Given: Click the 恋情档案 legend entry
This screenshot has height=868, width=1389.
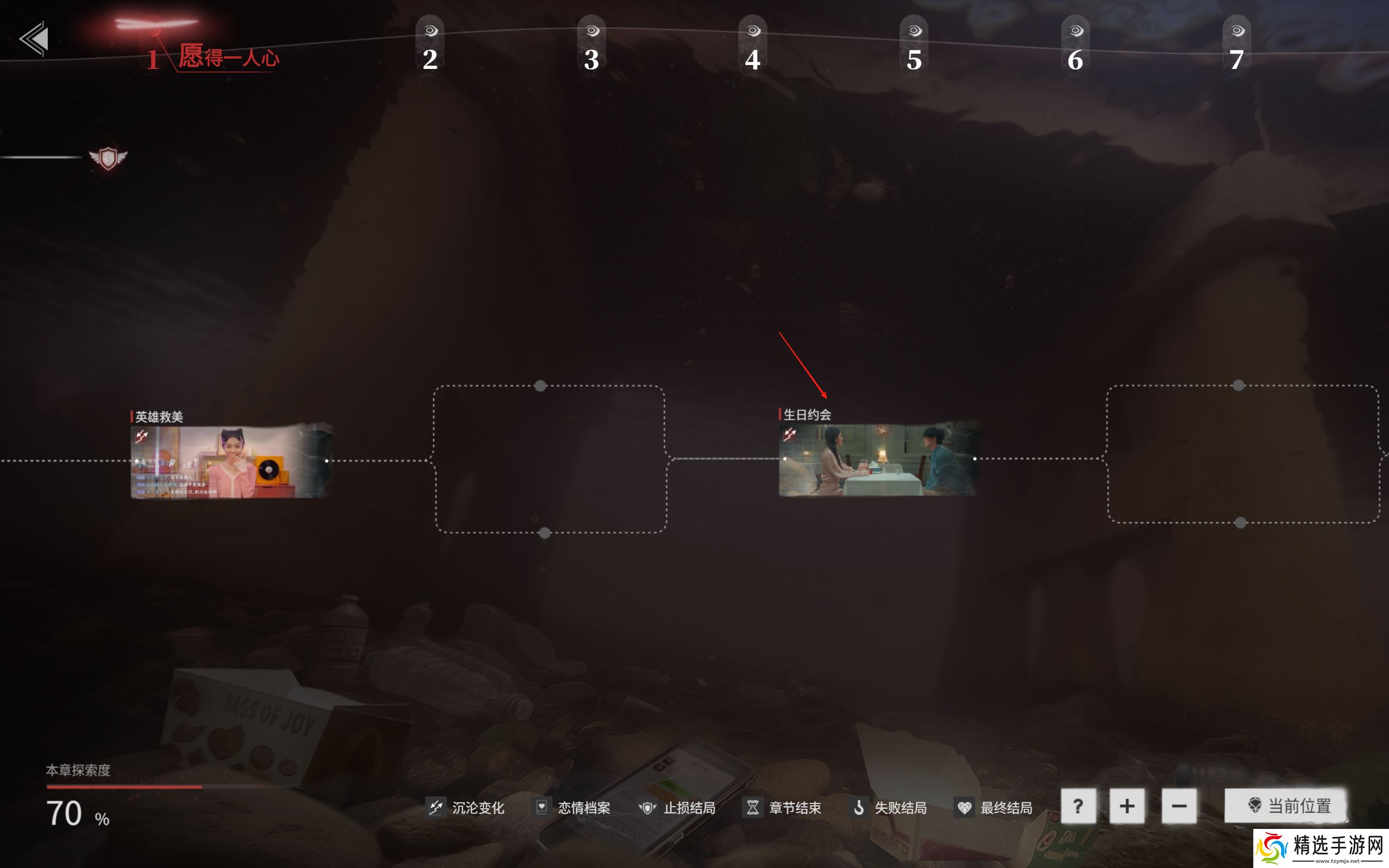Looking at the screenshot, I should click(572, 808).
